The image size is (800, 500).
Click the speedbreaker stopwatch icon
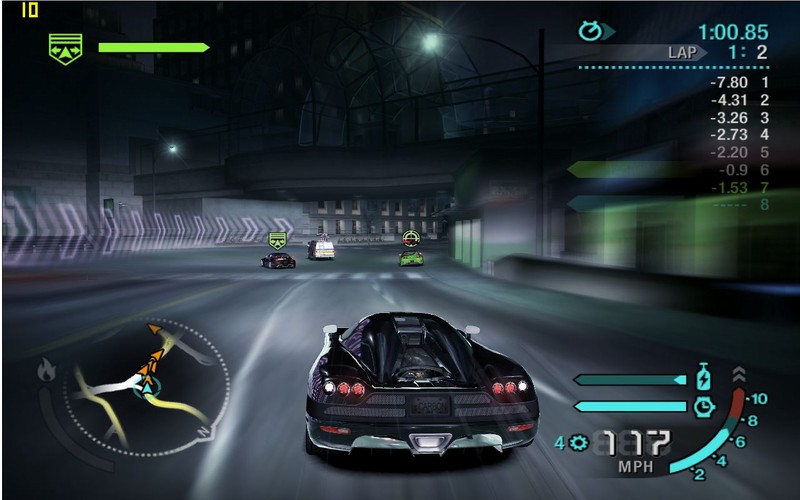click(703, 405)
